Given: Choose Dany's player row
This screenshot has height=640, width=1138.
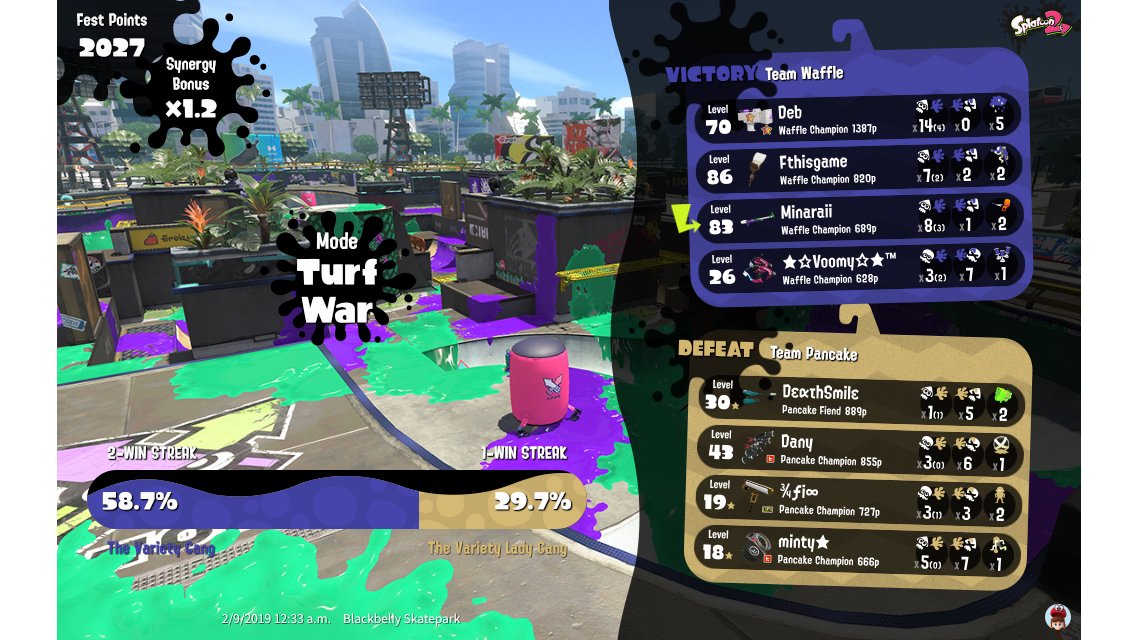Looking at the screenshot, I should 859,448.
